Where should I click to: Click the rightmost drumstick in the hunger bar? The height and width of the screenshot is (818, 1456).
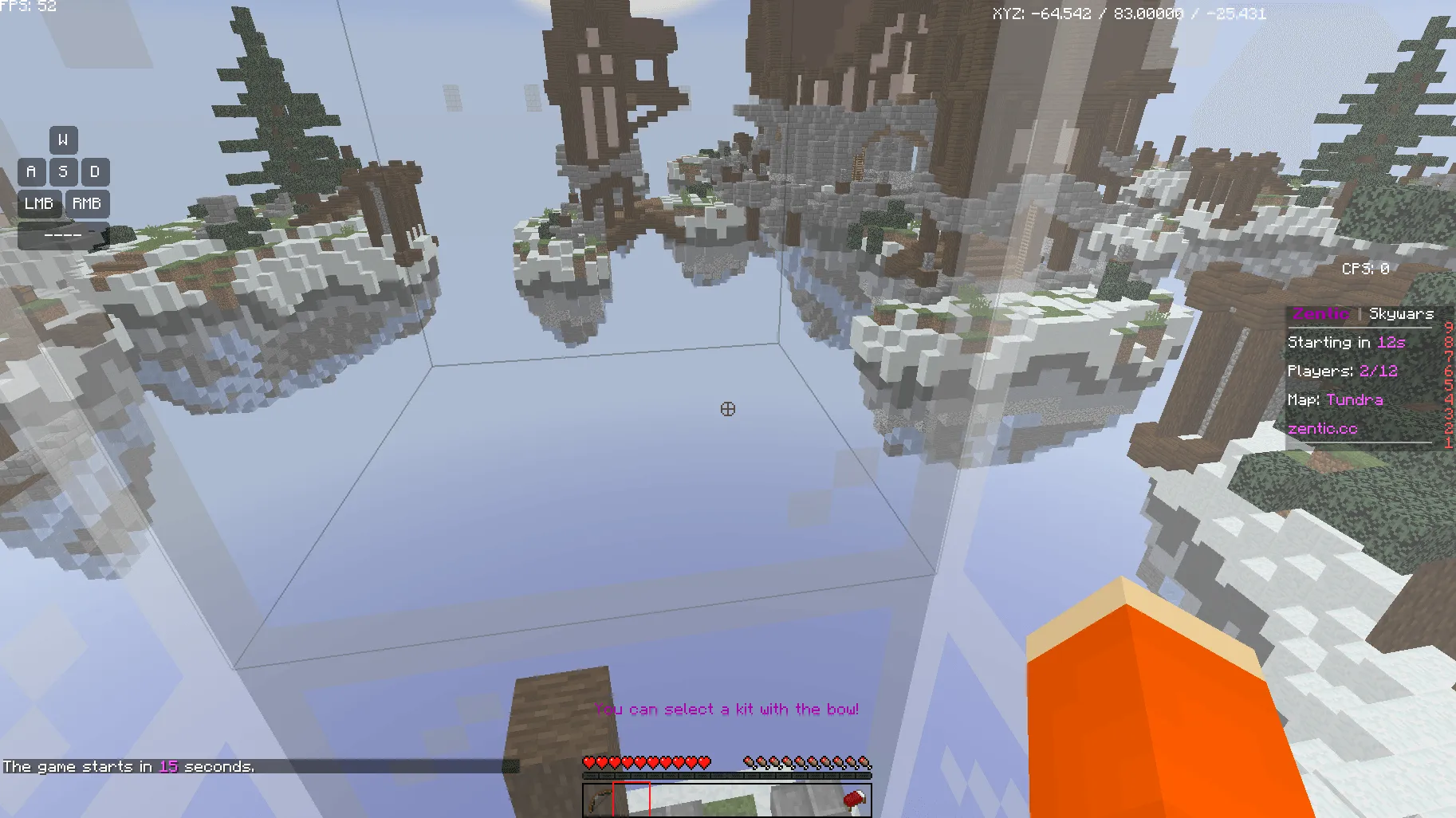865,761
